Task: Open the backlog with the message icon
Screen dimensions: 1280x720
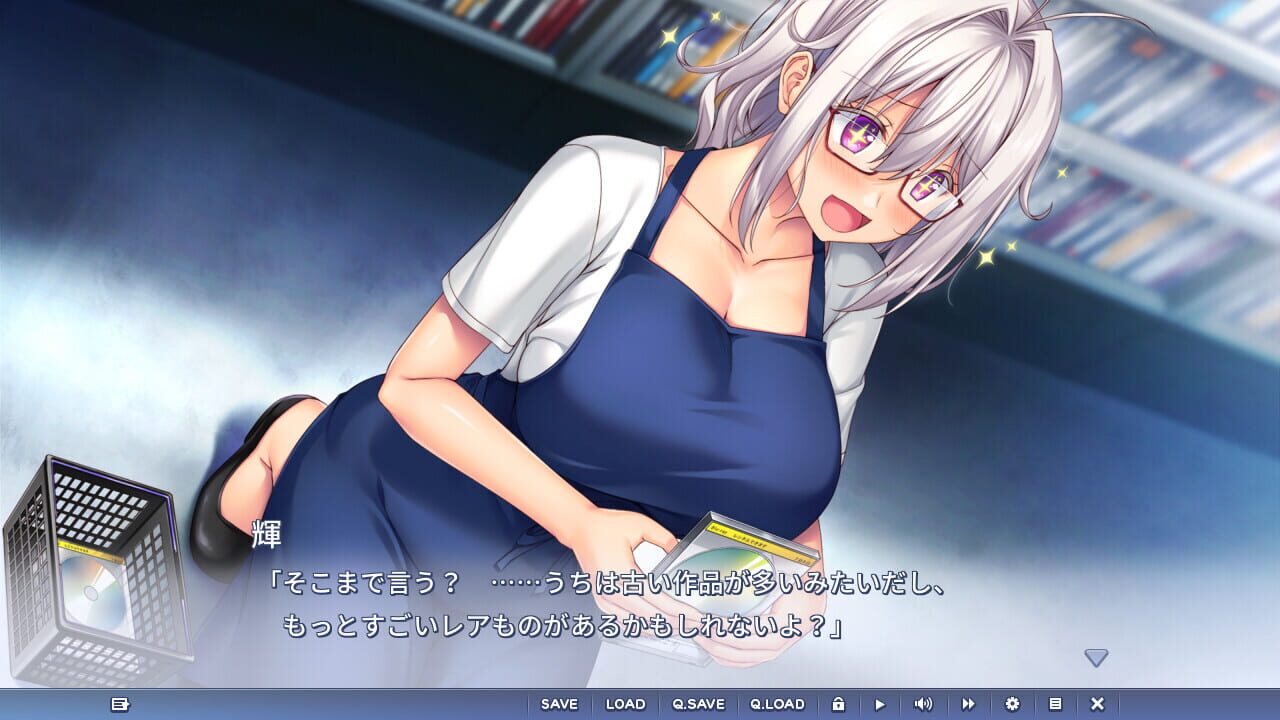Action: [120, 704]
